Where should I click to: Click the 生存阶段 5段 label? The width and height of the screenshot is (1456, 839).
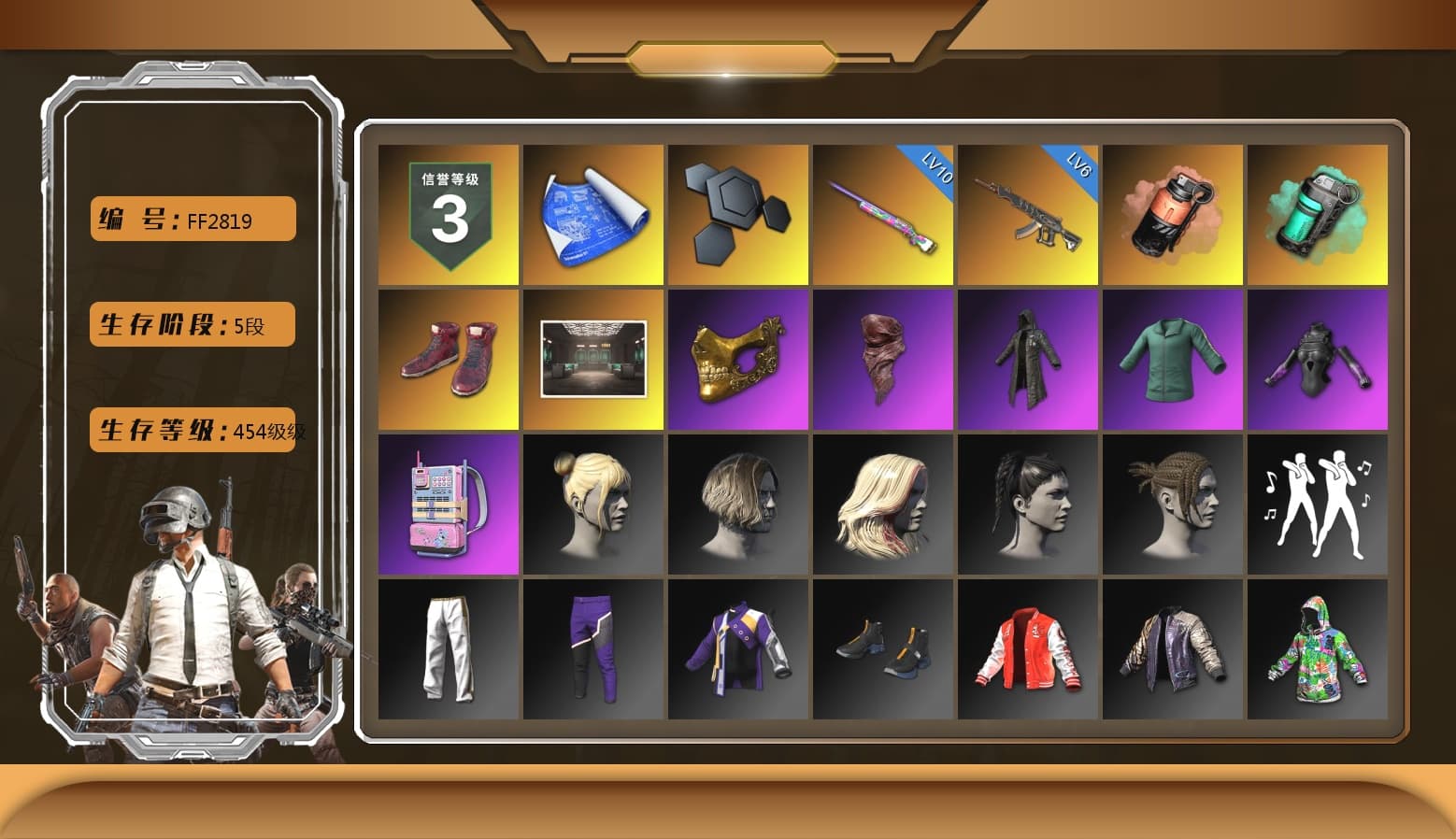(191, 324)
